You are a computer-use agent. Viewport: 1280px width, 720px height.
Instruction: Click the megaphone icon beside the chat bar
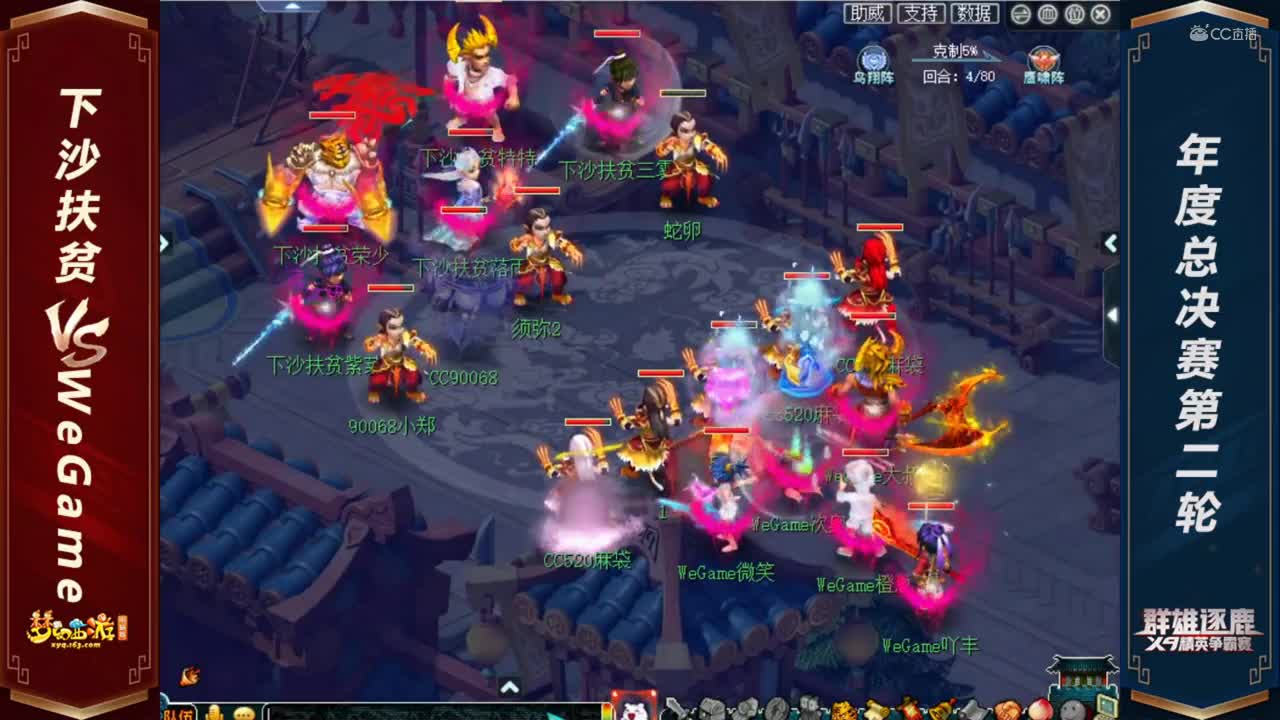click(x=213, y=713)
